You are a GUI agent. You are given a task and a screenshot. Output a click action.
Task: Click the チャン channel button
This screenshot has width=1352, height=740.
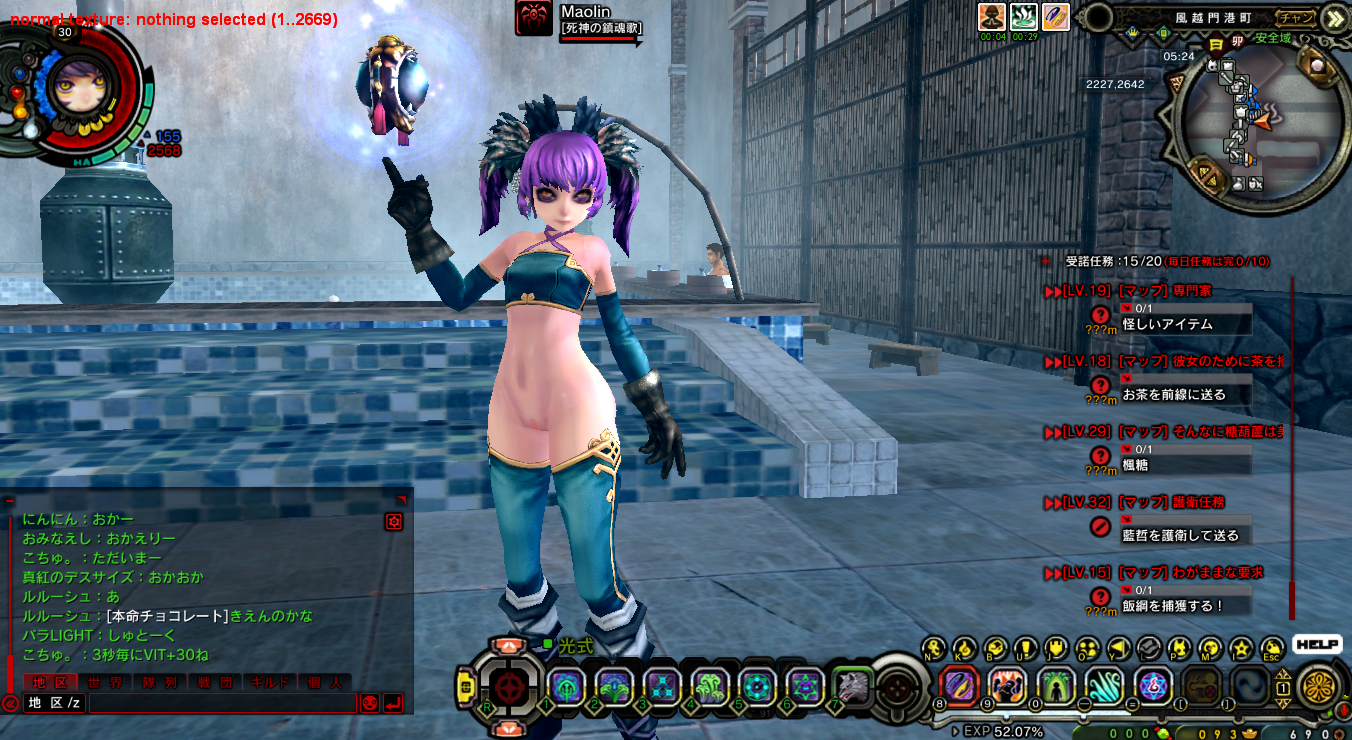[x=1297, y=17]
